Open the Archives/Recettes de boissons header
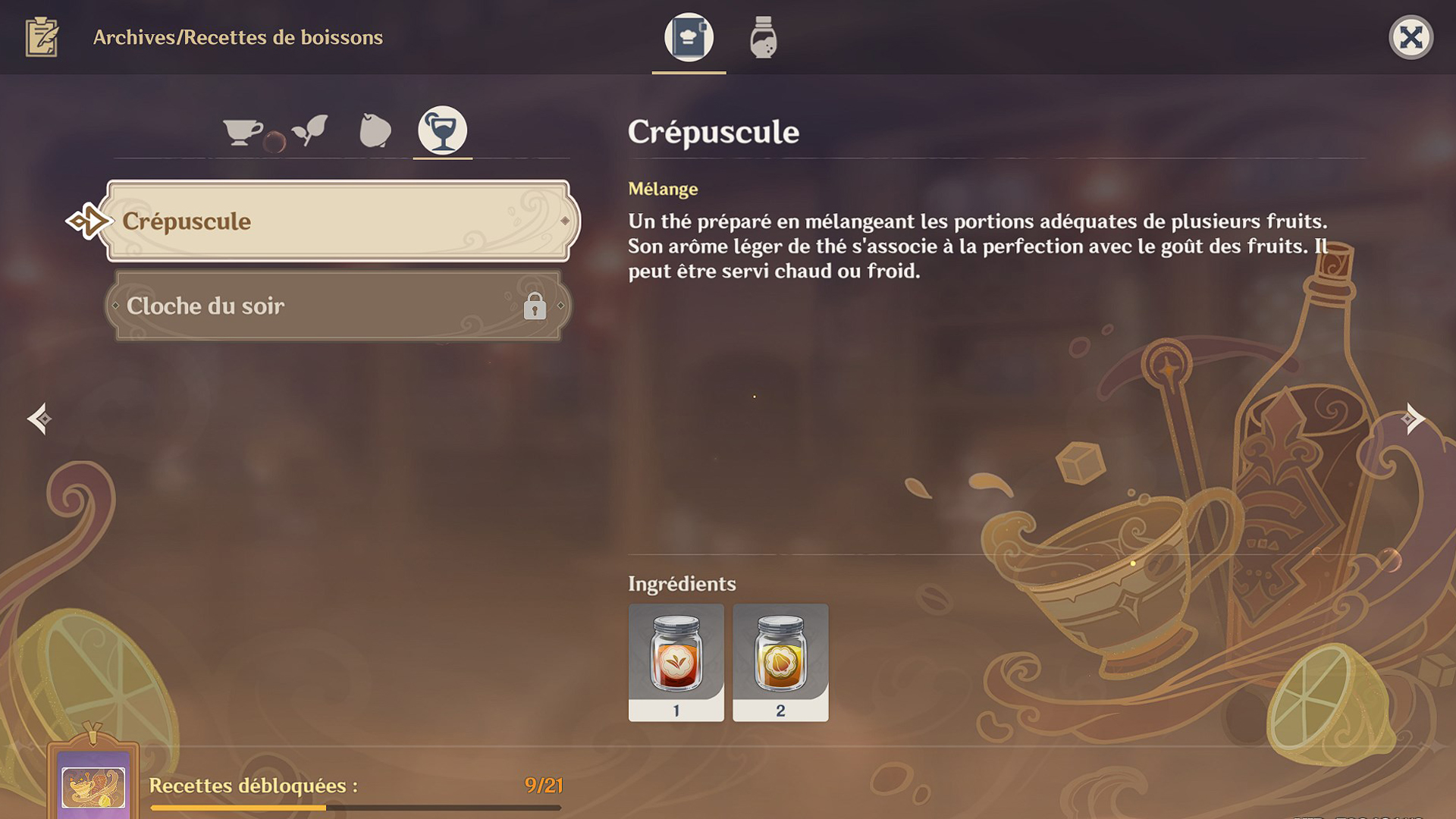Screen dimensions: 1456x819 pyautogui.click(x=237, y=37)
